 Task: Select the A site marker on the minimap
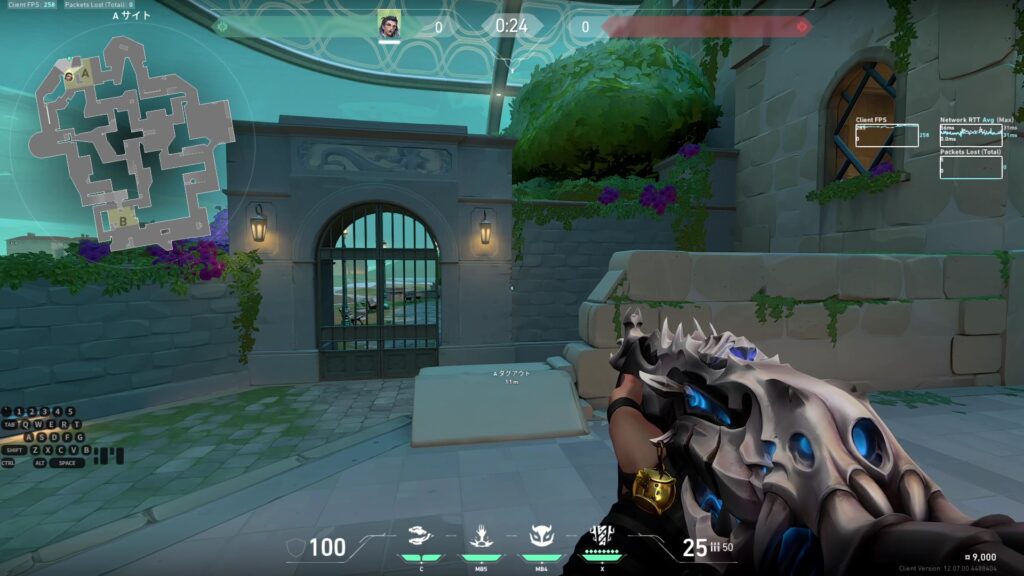coord(86,73)
